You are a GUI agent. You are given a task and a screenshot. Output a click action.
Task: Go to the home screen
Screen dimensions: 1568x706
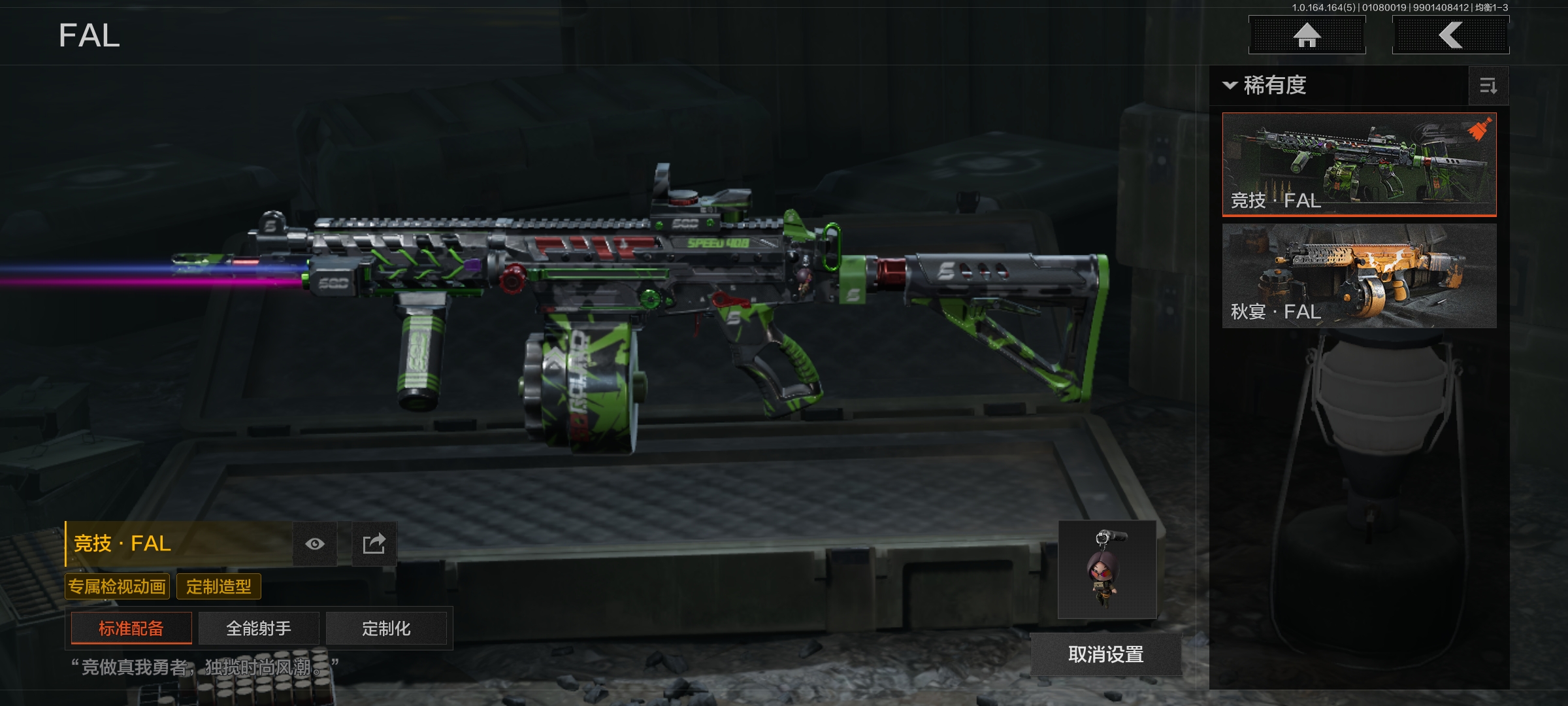point(1307,35)
